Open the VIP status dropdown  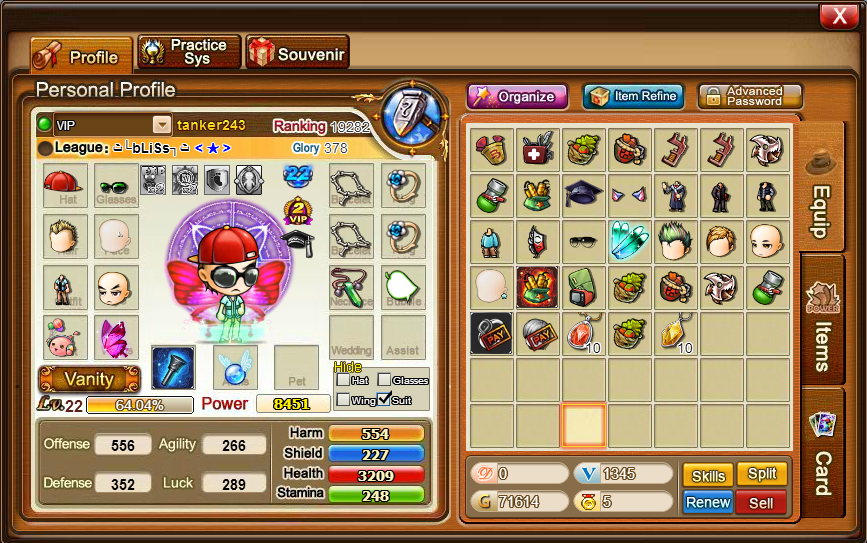(x=161, y=125)
